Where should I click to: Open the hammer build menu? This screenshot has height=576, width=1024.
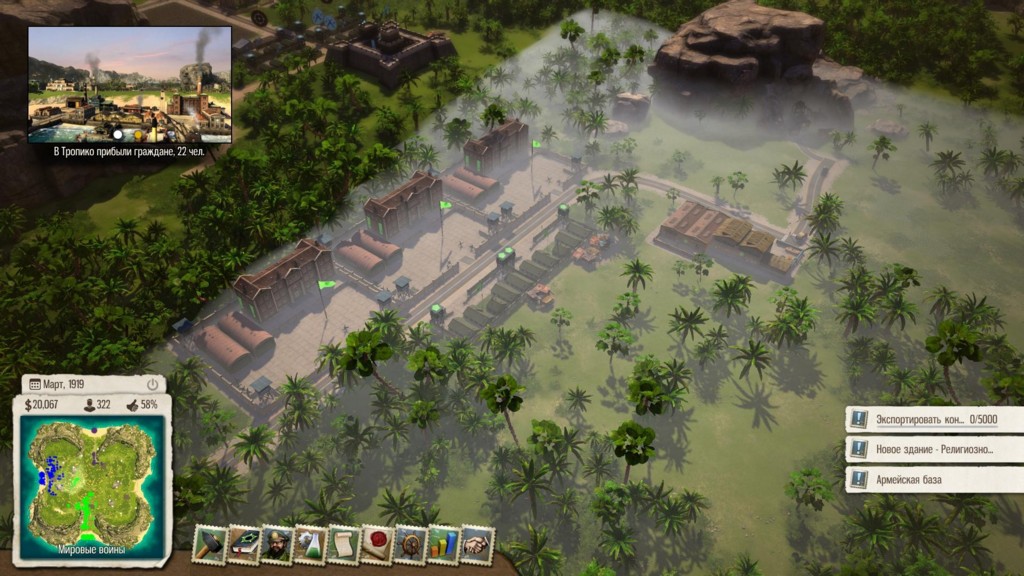tap(210, 544)
